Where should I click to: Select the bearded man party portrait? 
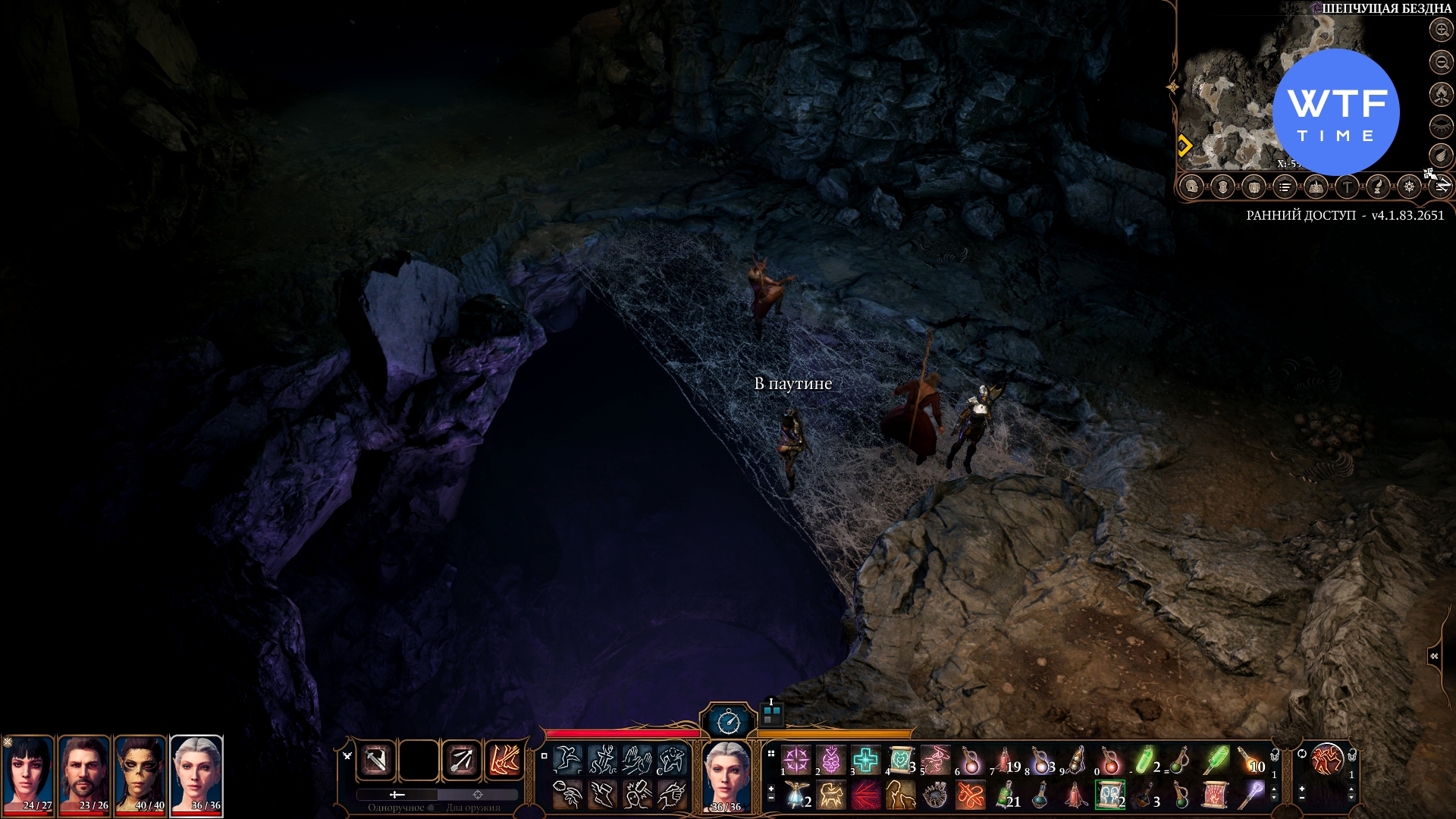click(84, 775)
